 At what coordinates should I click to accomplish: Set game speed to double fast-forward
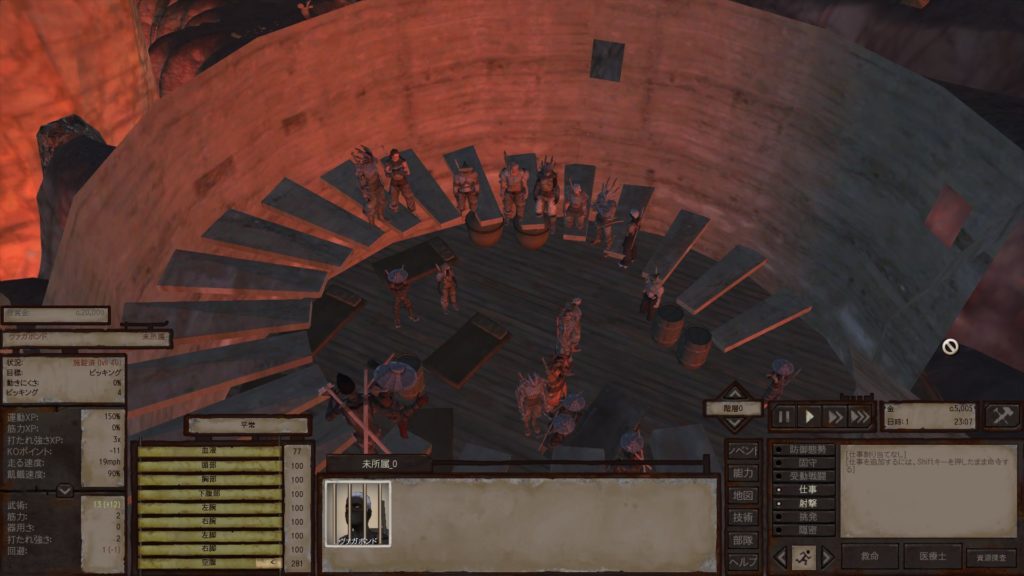point(835,416)
